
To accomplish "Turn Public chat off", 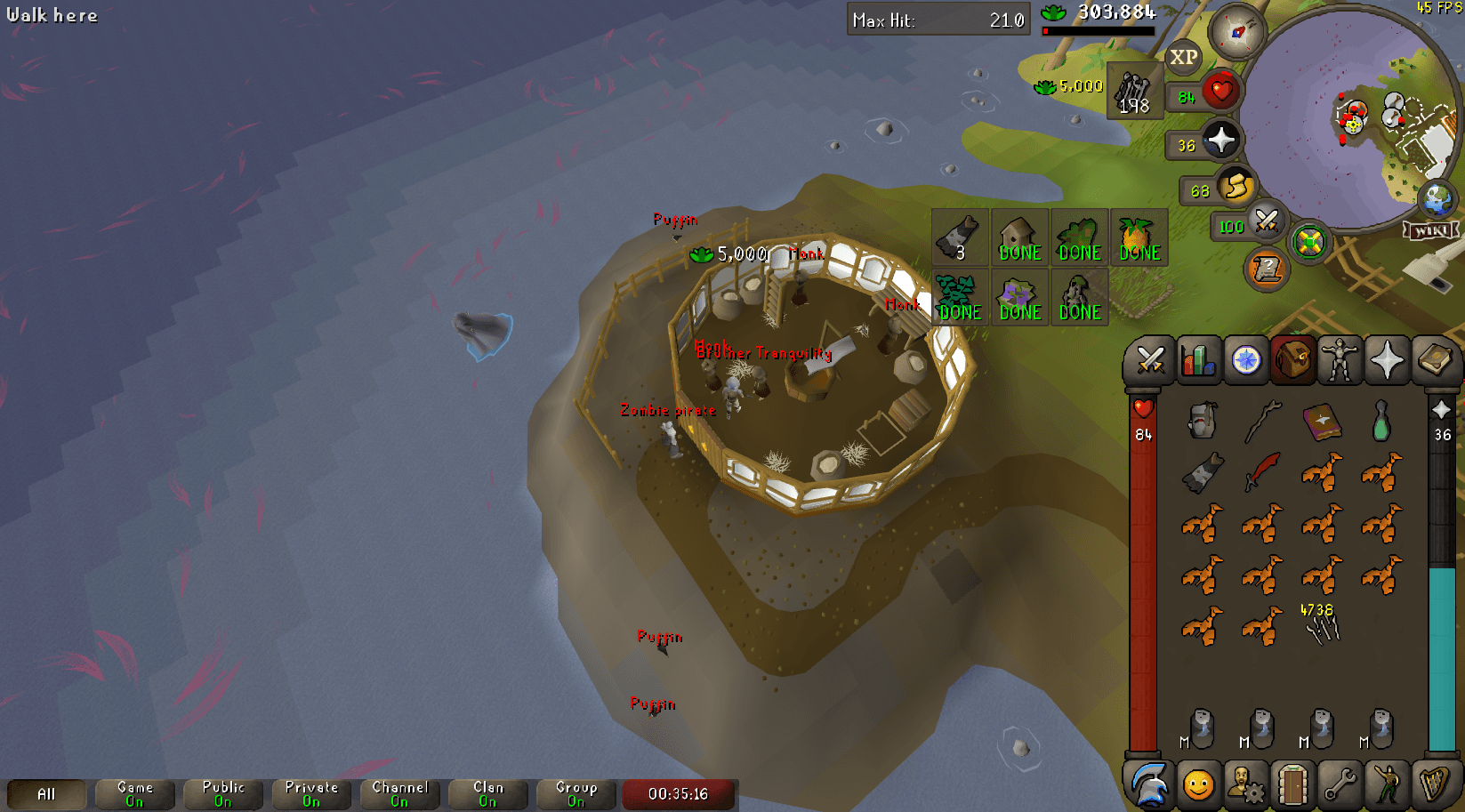I will [x=221, y=794].
